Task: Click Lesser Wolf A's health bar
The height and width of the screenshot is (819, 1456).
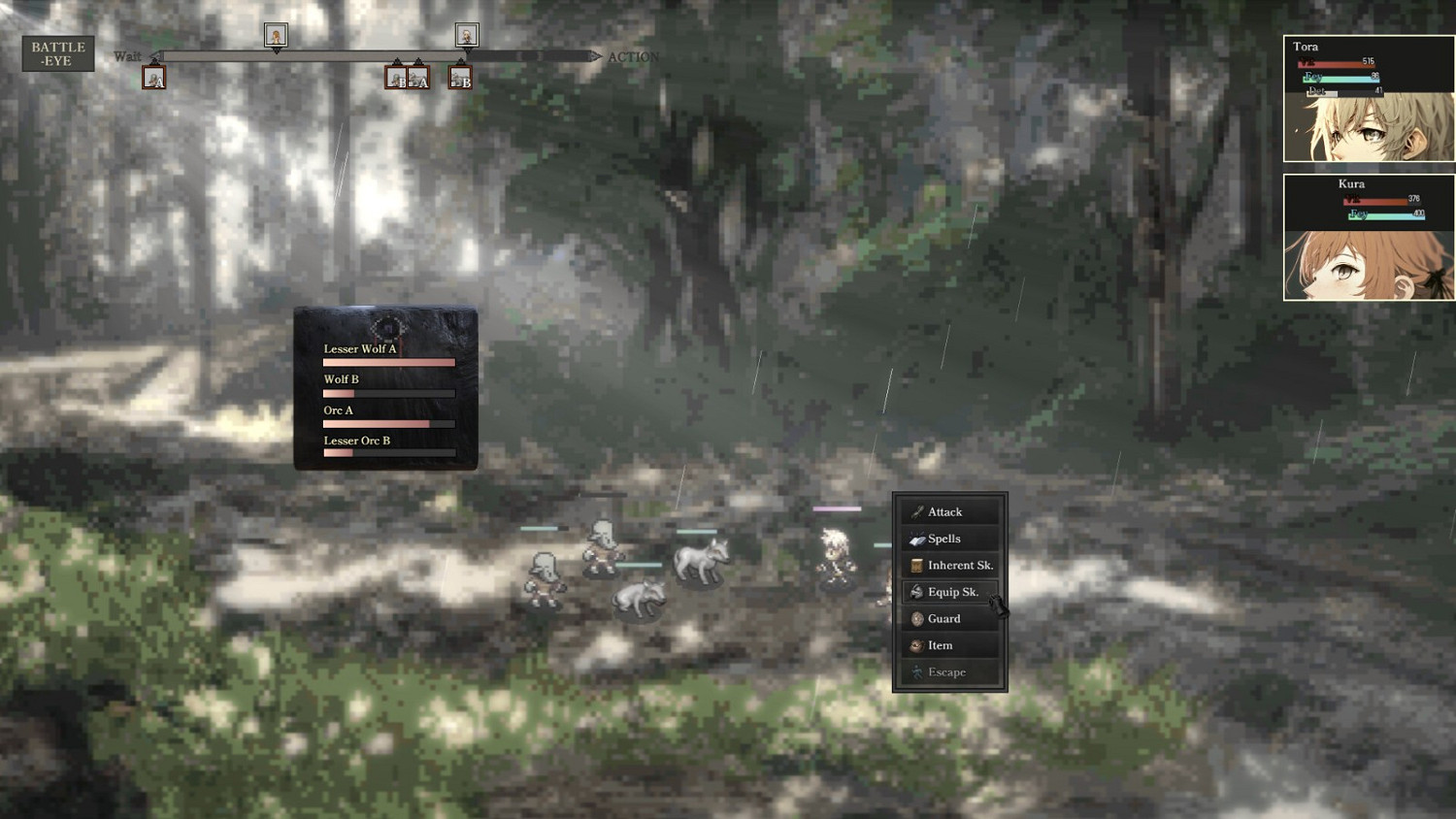Action: [x=388, y=361]
